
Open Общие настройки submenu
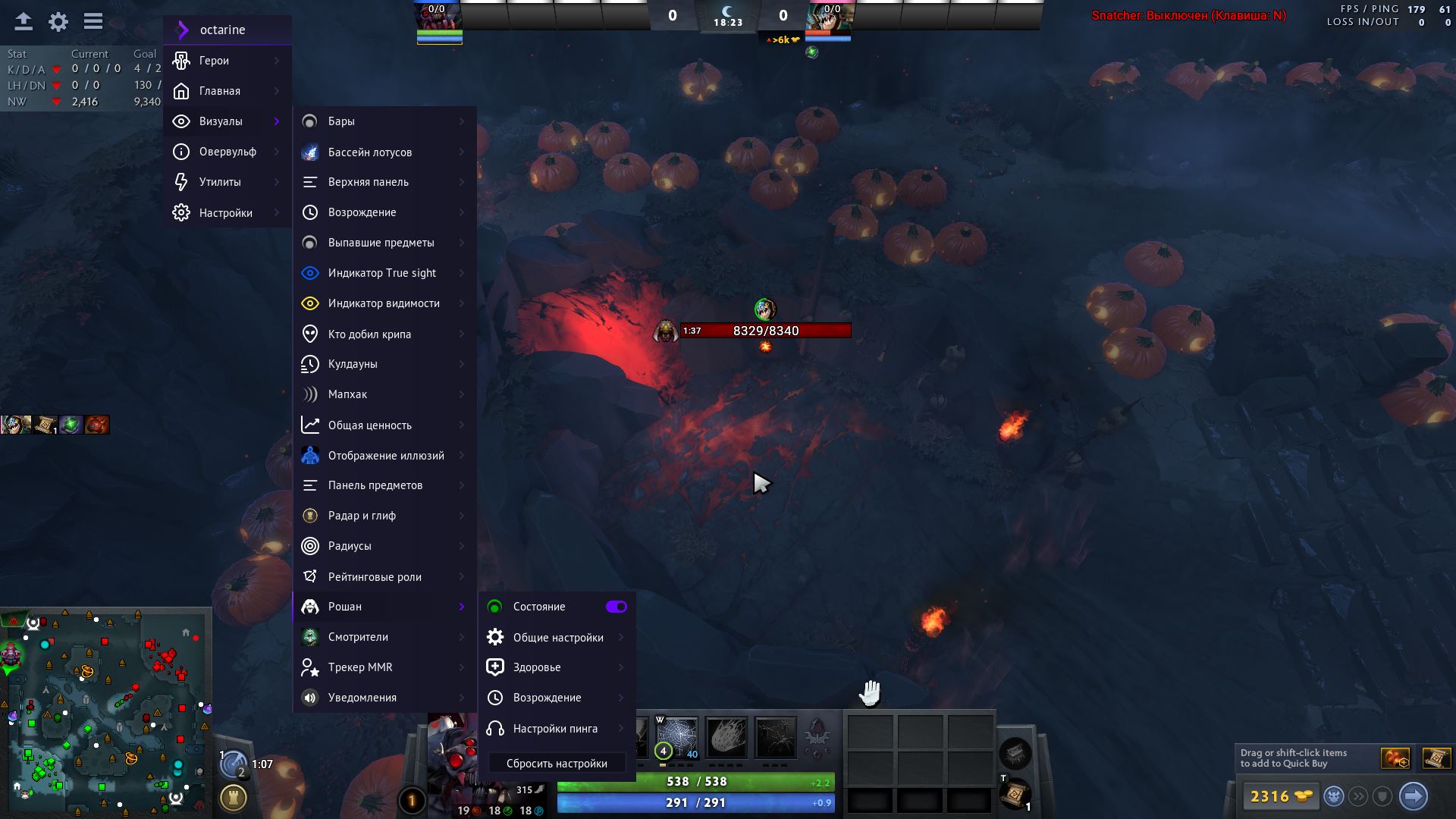pyautogui.click(x=557, y=638)
